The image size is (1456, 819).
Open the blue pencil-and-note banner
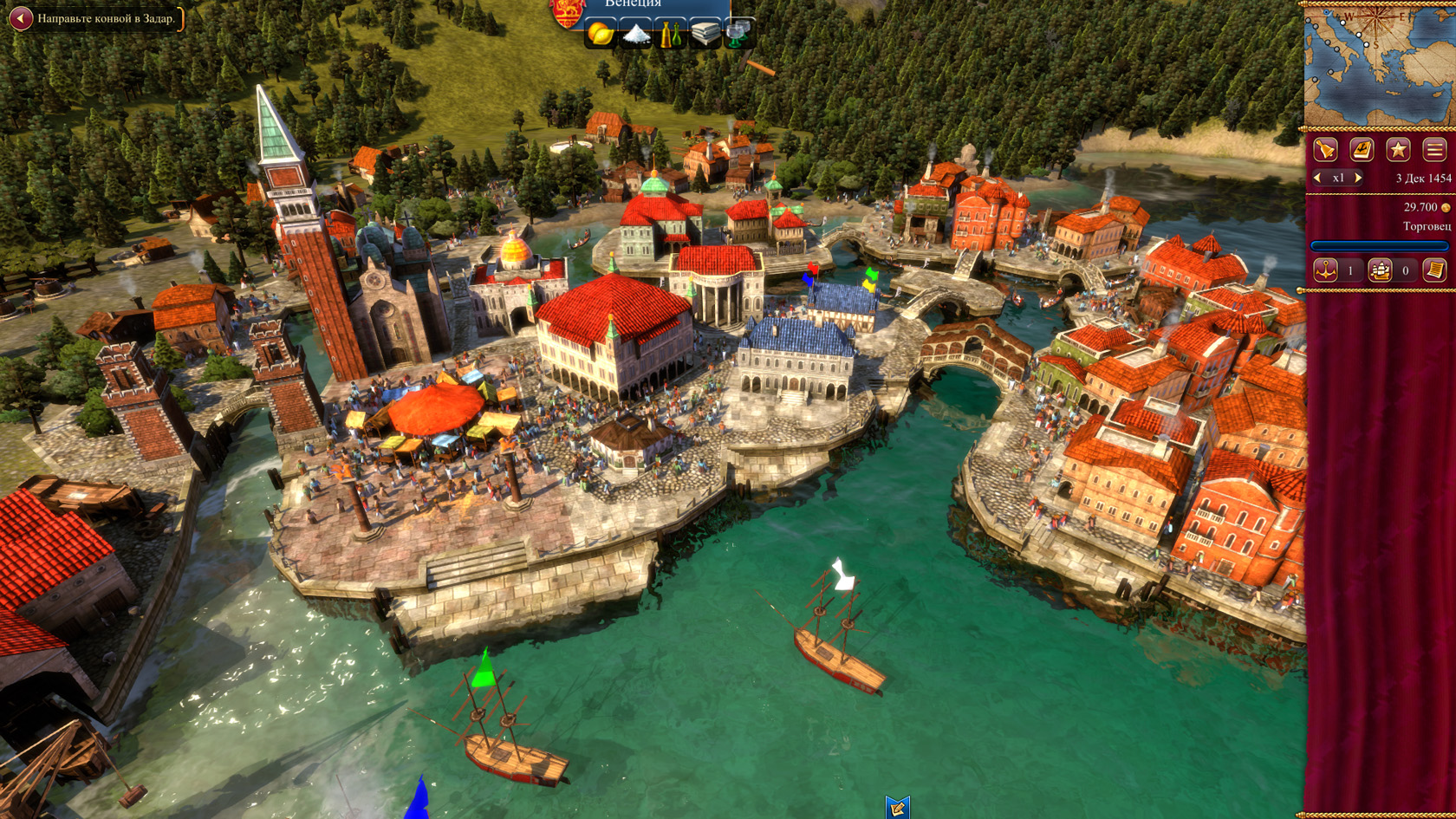click(x=897, y=807)
